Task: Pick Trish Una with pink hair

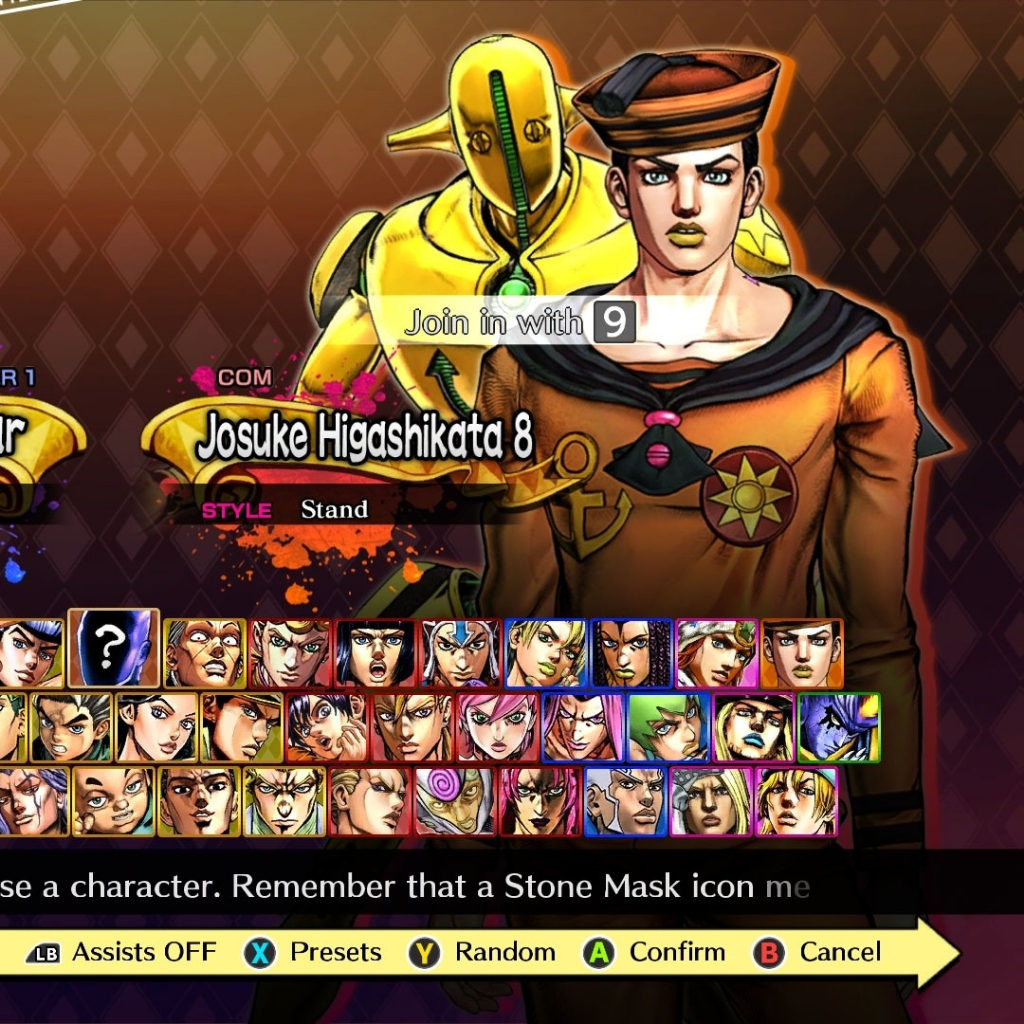Action: click(x=497, y=727)
